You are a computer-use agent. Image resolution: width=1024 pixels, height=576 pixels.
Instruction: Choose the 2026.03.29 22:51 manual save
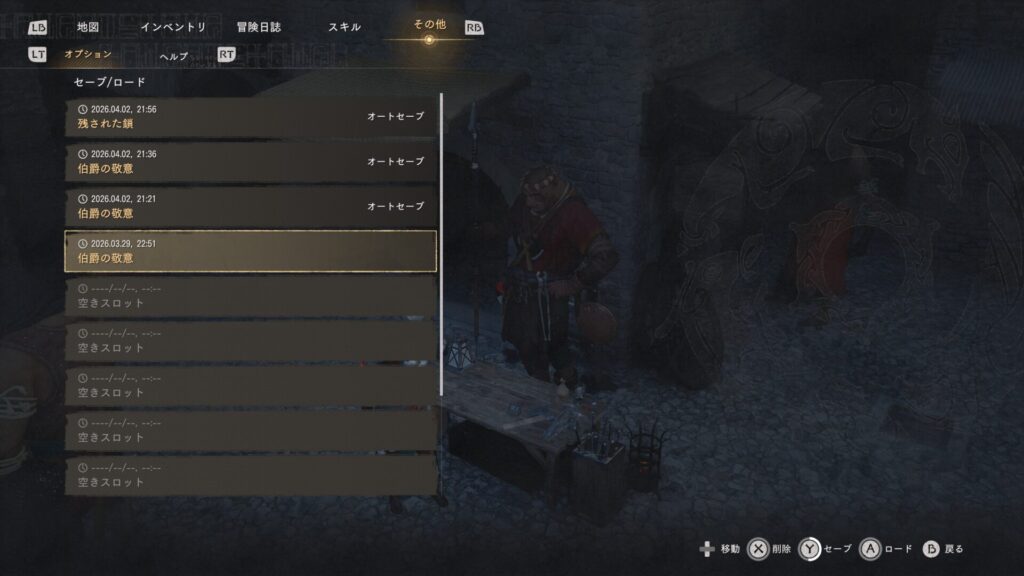click(x=250, y=251)
